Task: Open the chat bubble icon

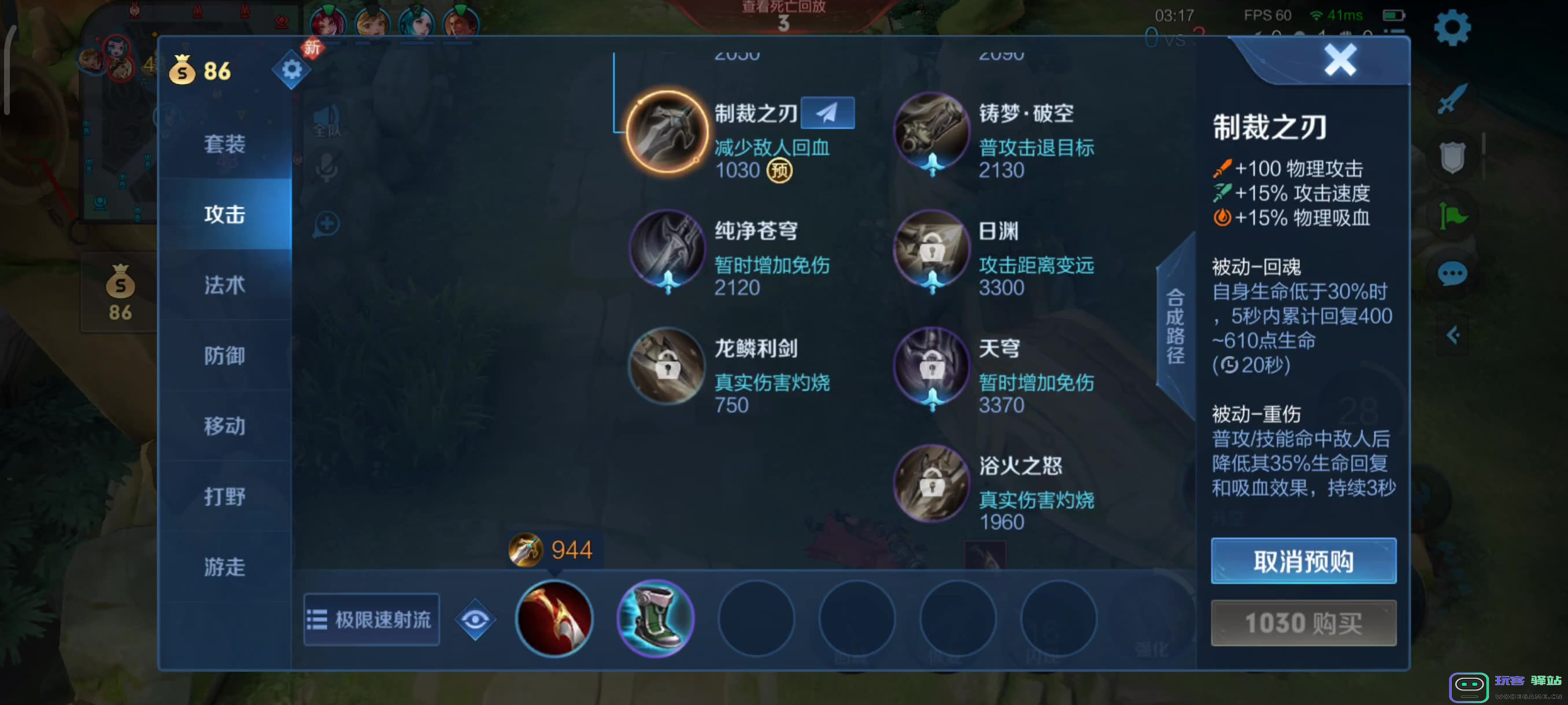Action: (x=1452, y=274)
